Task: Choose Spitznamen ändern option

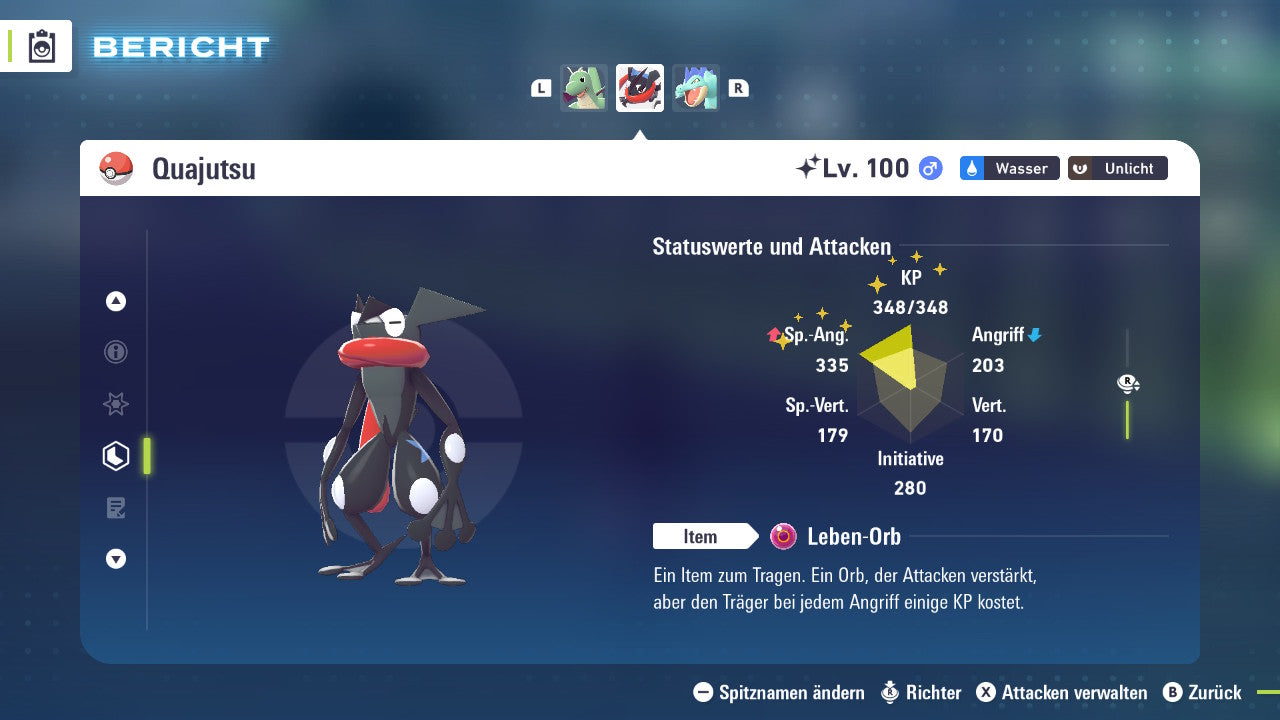Action: point(779,692)
